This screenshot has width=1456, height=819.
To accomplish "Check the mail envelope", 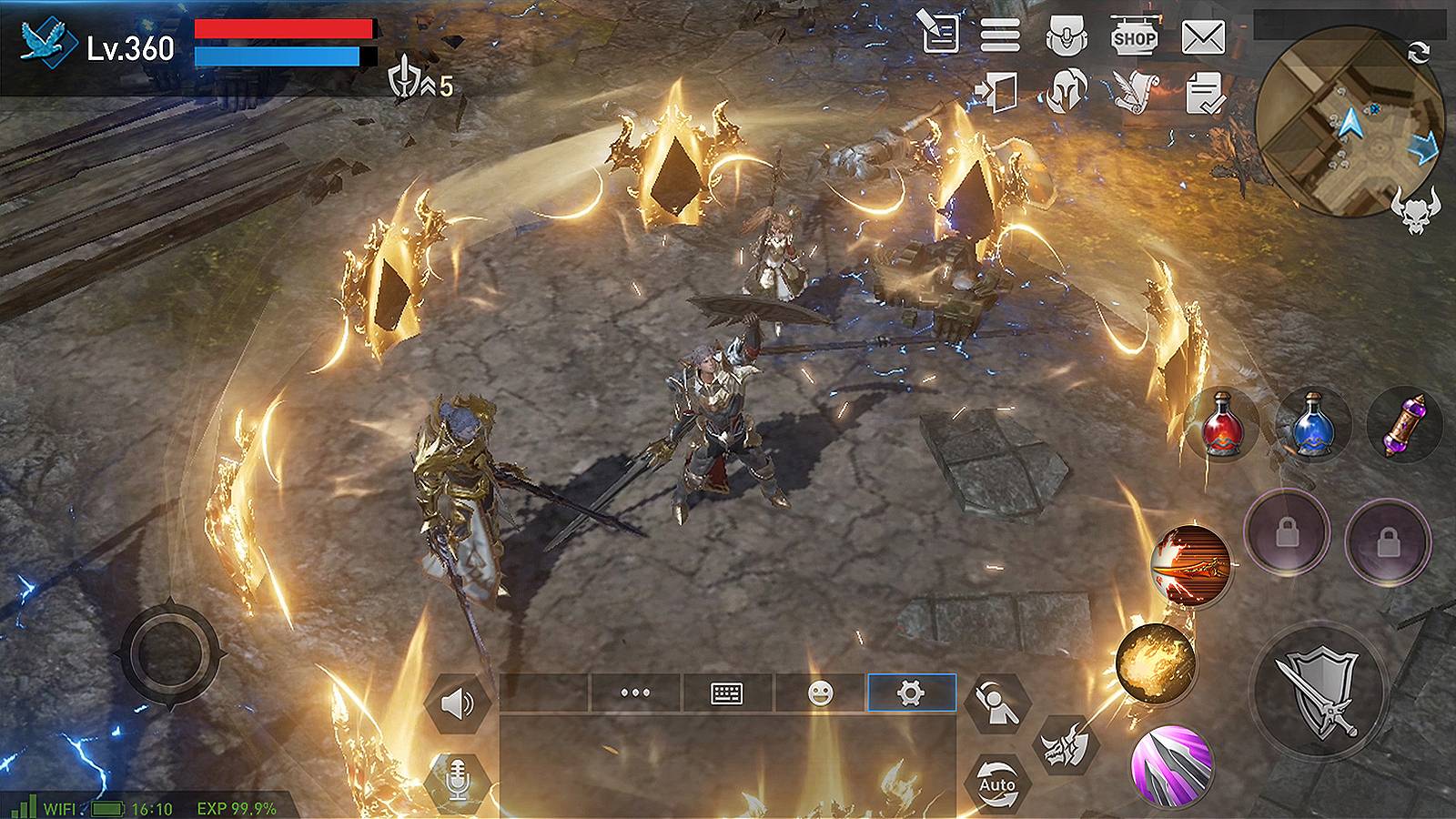I will pos(1205,37).
